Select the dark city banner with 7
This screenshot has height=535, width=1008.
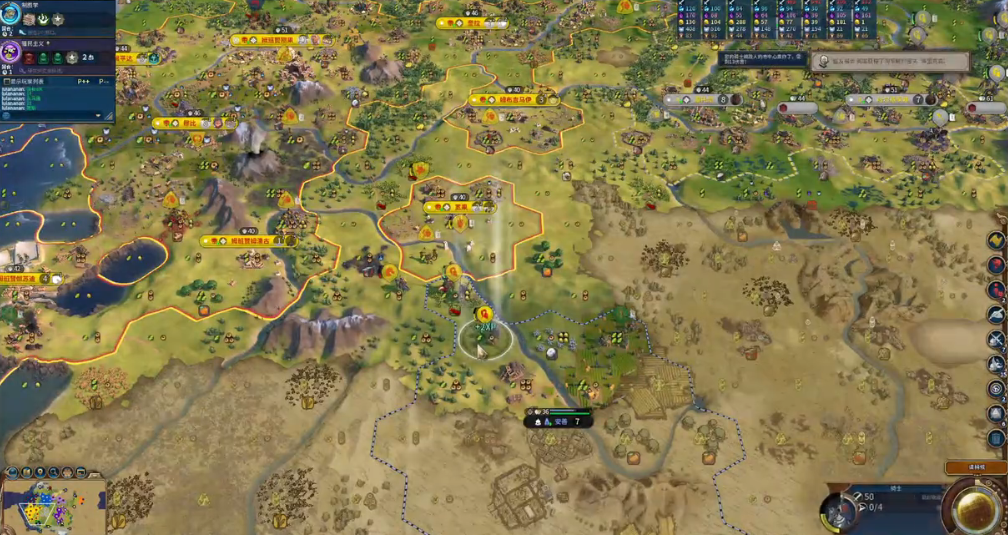tap(558, 422)
